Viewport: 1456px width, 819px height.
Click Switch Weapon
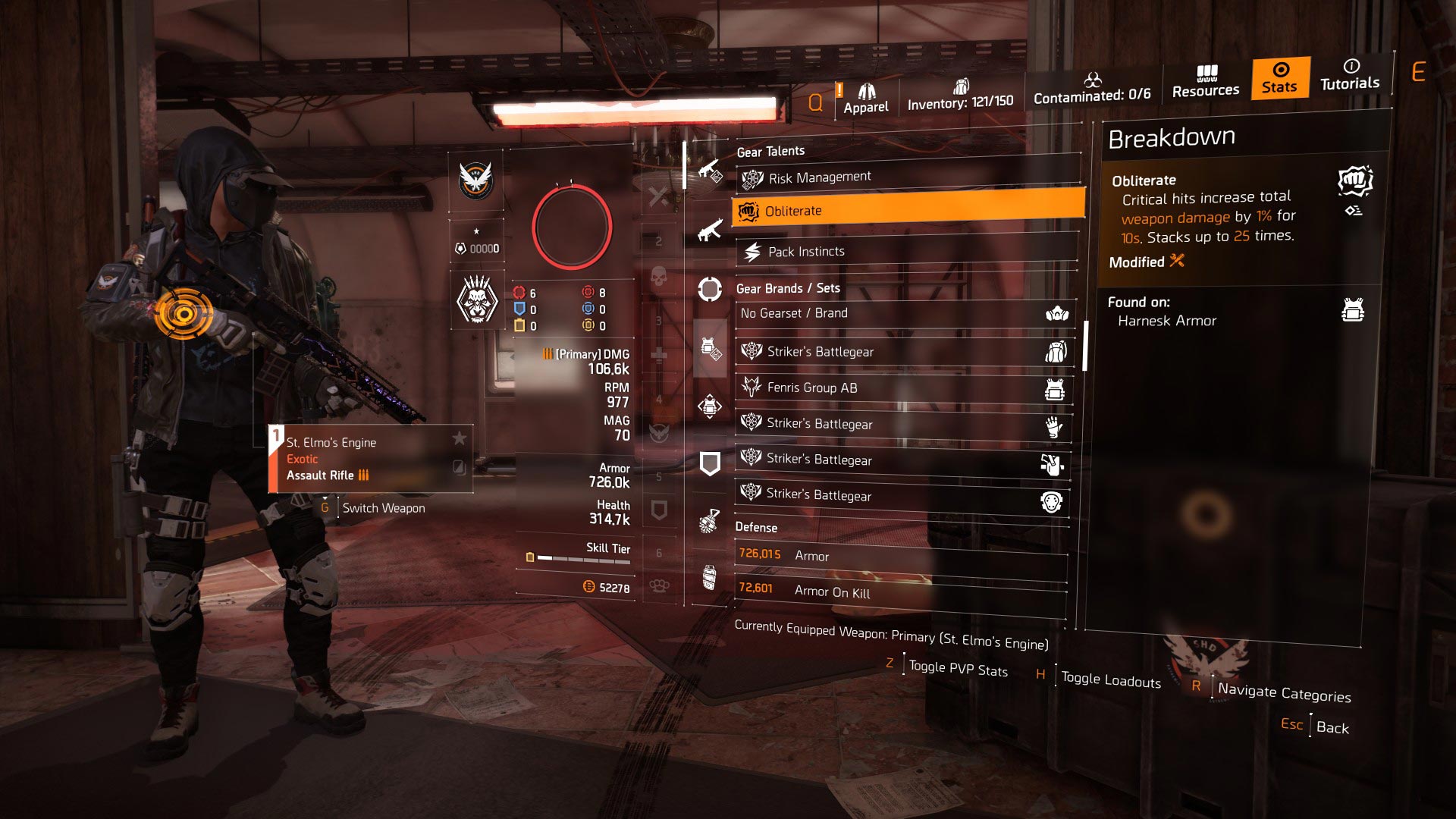coord(383,508)
